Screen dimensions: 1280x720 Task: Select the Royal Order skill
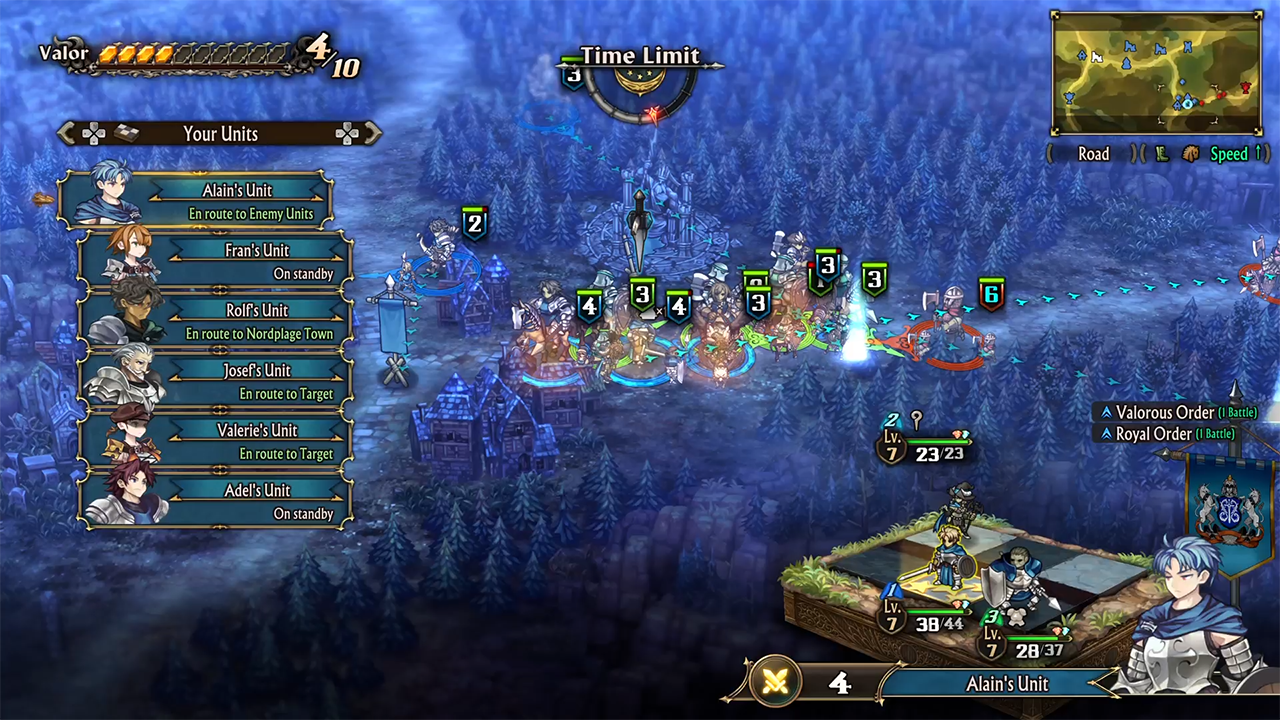[x=1167, y=434]
